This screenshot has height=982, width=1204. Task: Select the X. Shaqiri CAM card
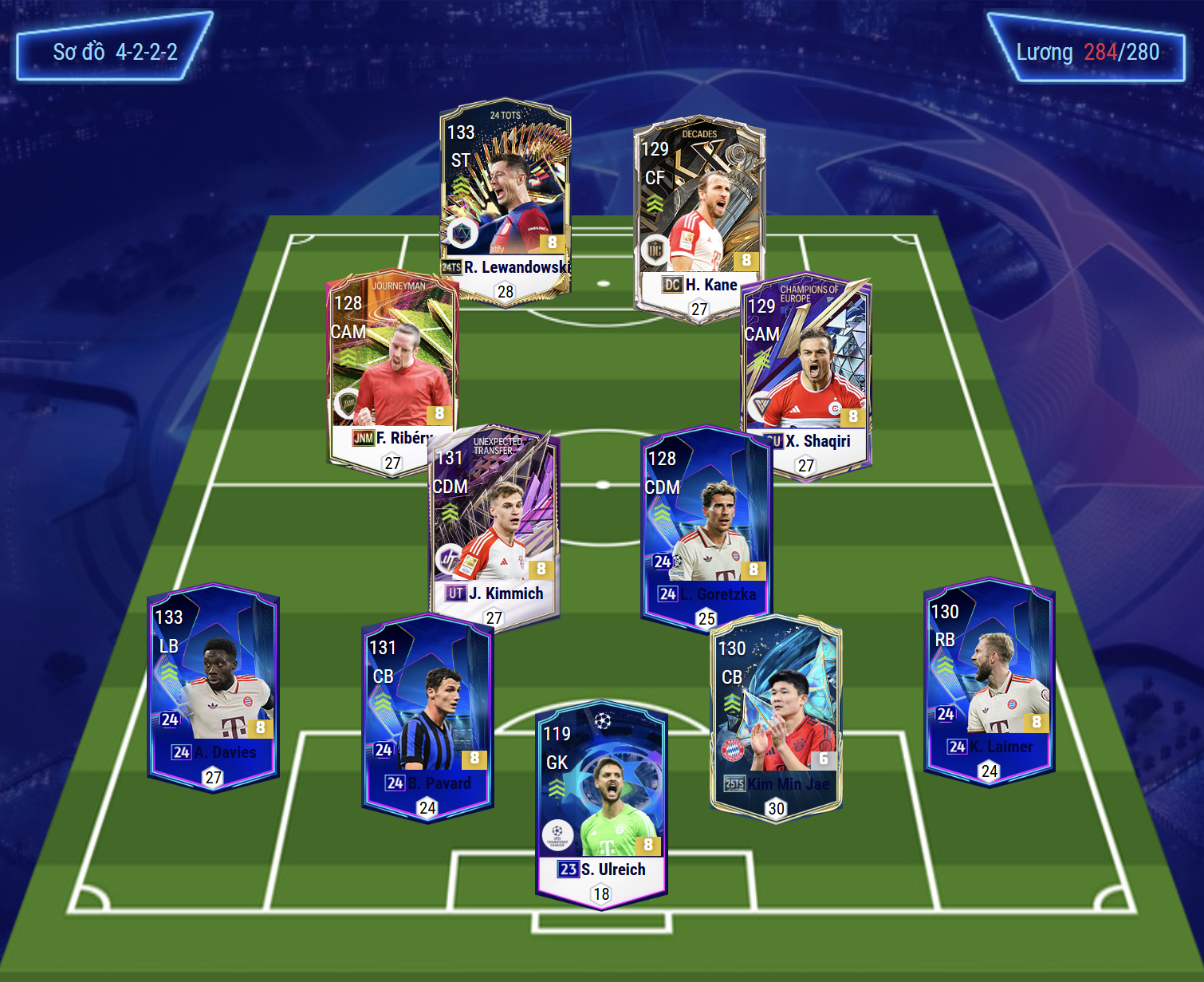click(807, 375)
